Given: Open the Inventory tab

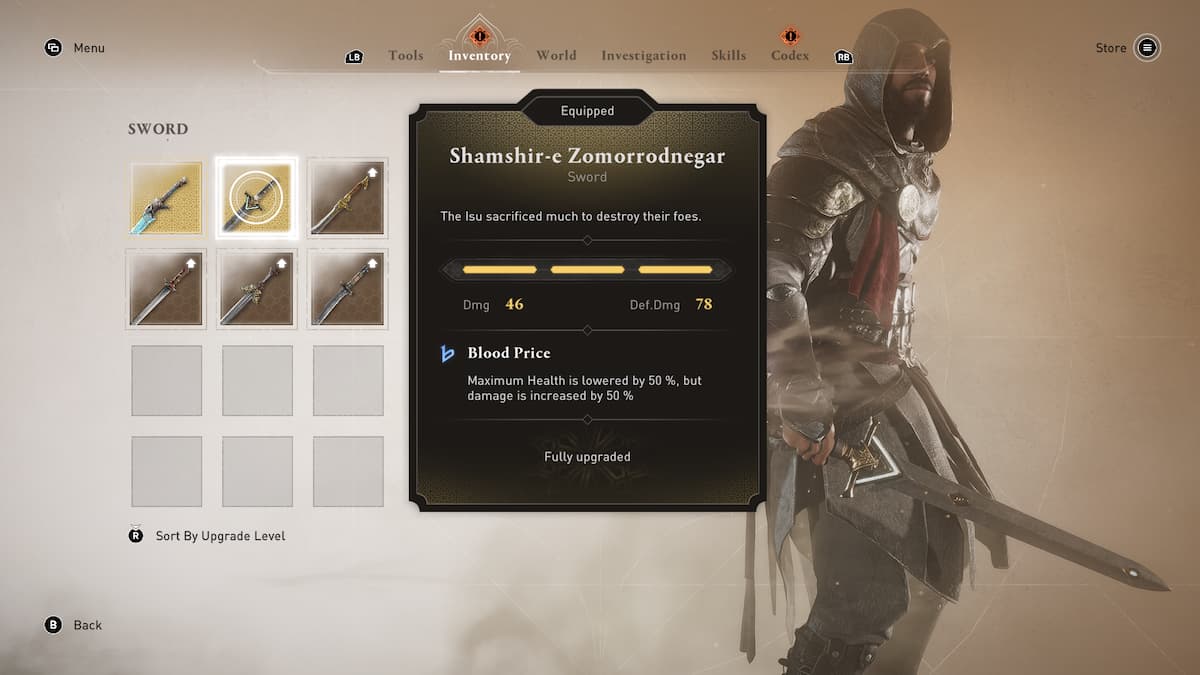Looking at the screenshot, I should 479,56.
